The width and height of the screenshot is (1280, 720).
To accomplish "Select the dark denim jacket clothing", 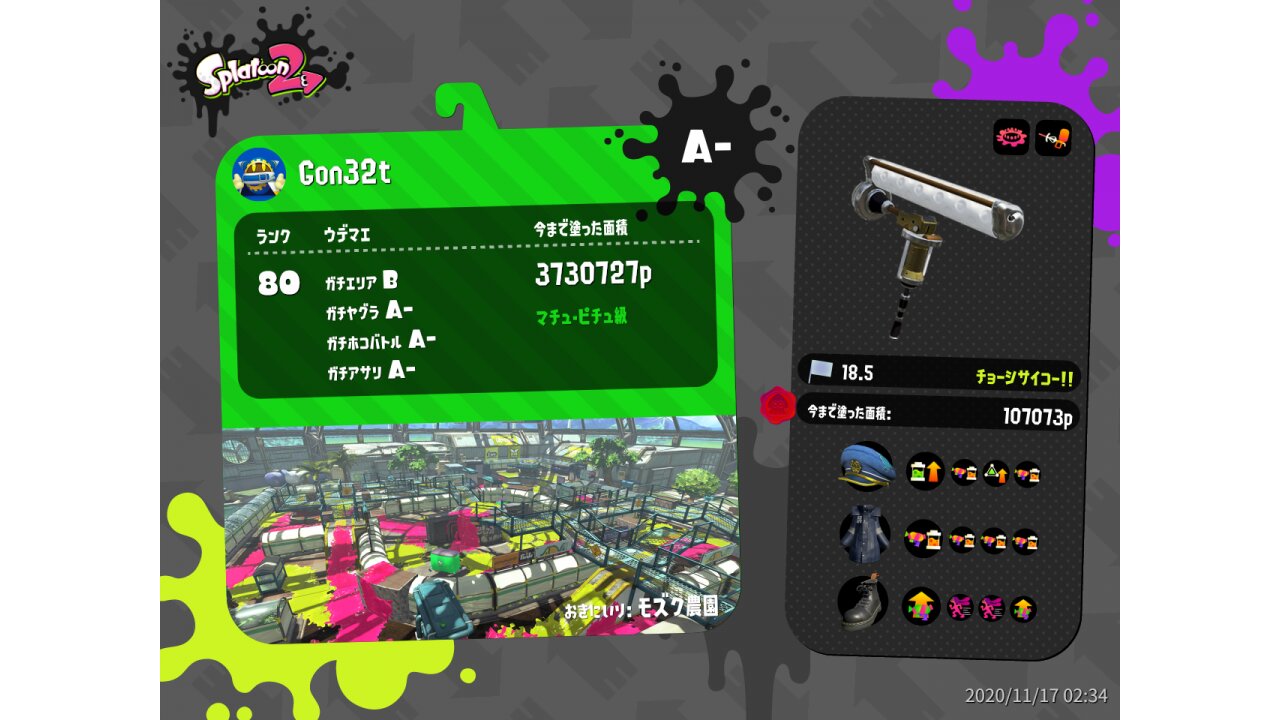I will (864, 534).
